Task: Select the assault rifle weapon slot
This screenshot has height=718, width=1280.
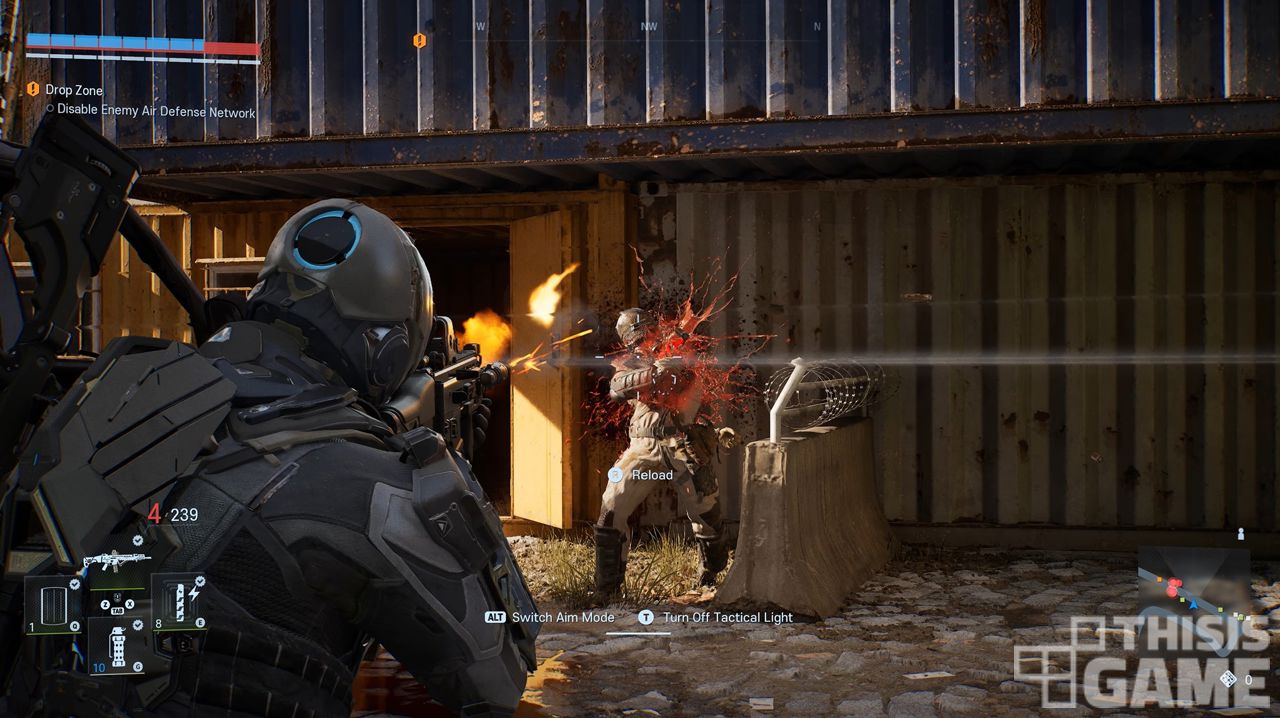Action: (116, 559)
